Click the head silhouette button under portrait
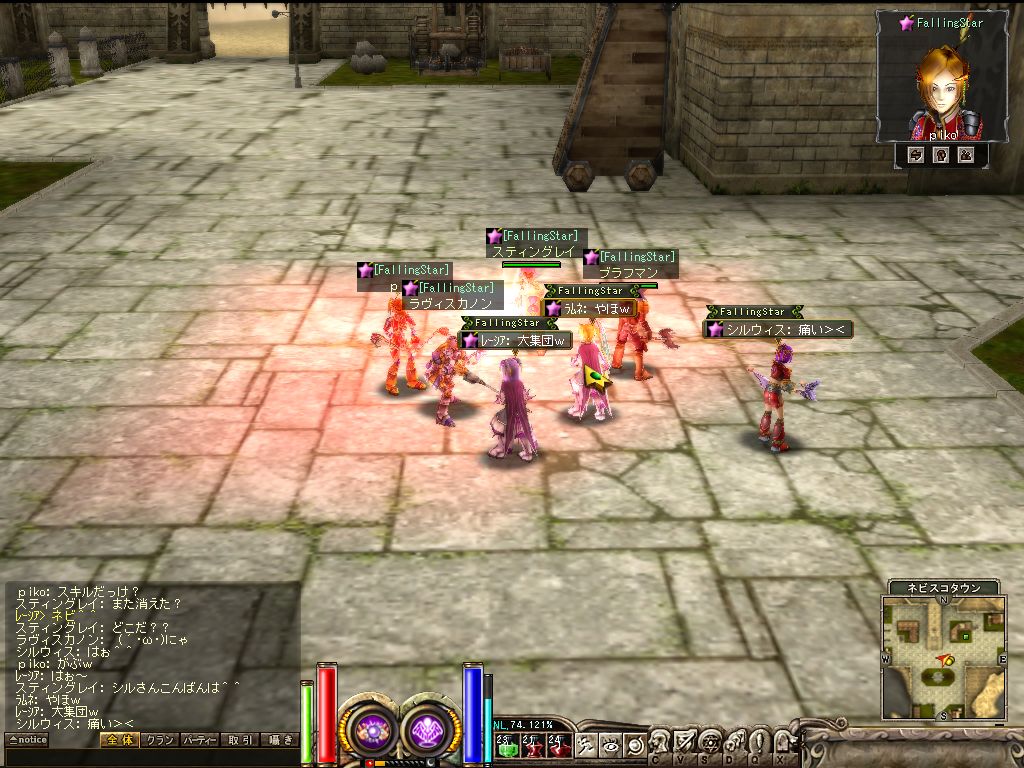The width and height of the screenshot is (1024, 768). click(940, 155)
